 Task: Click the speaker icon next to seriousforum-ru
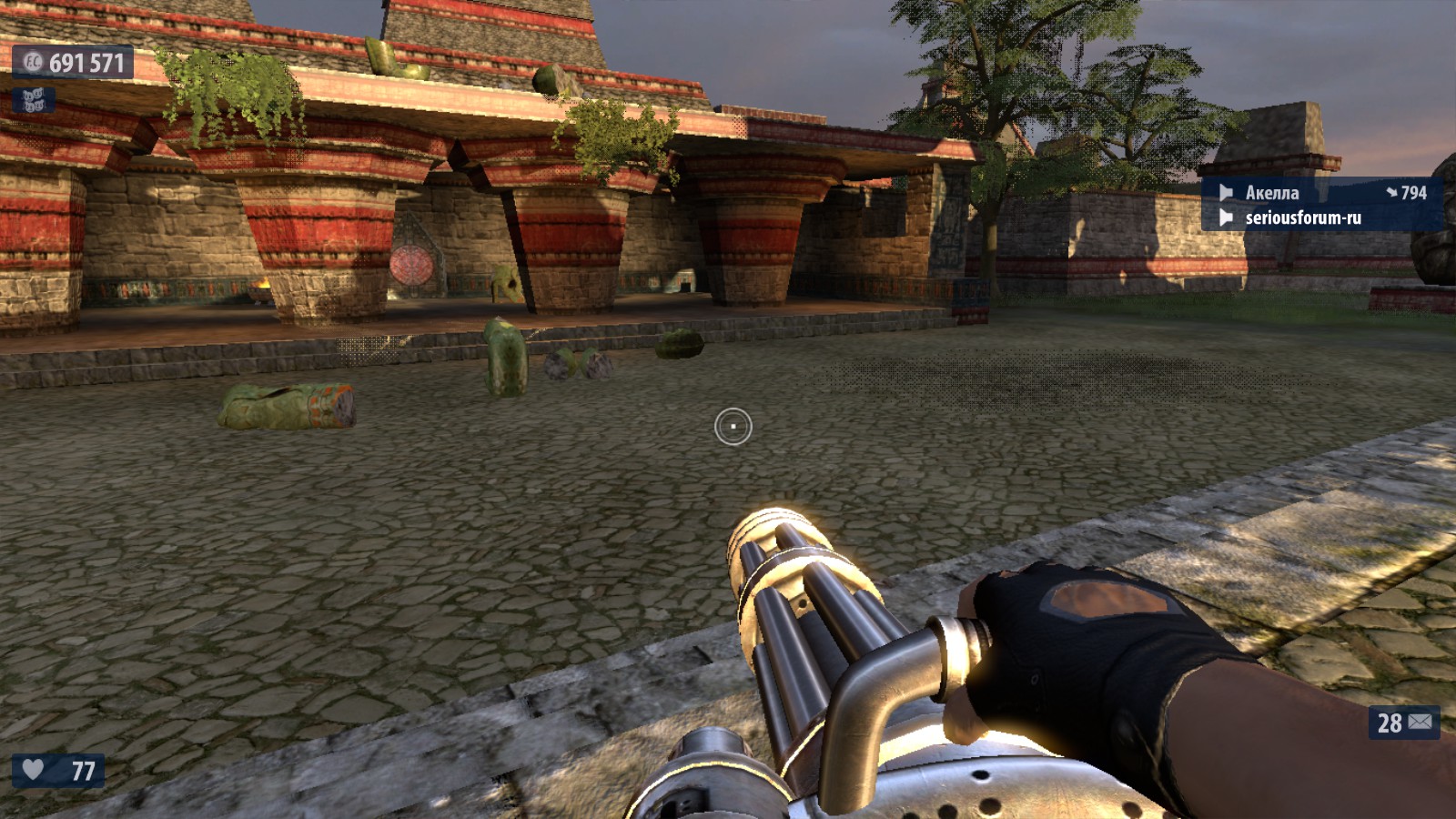coord(1226,217)
